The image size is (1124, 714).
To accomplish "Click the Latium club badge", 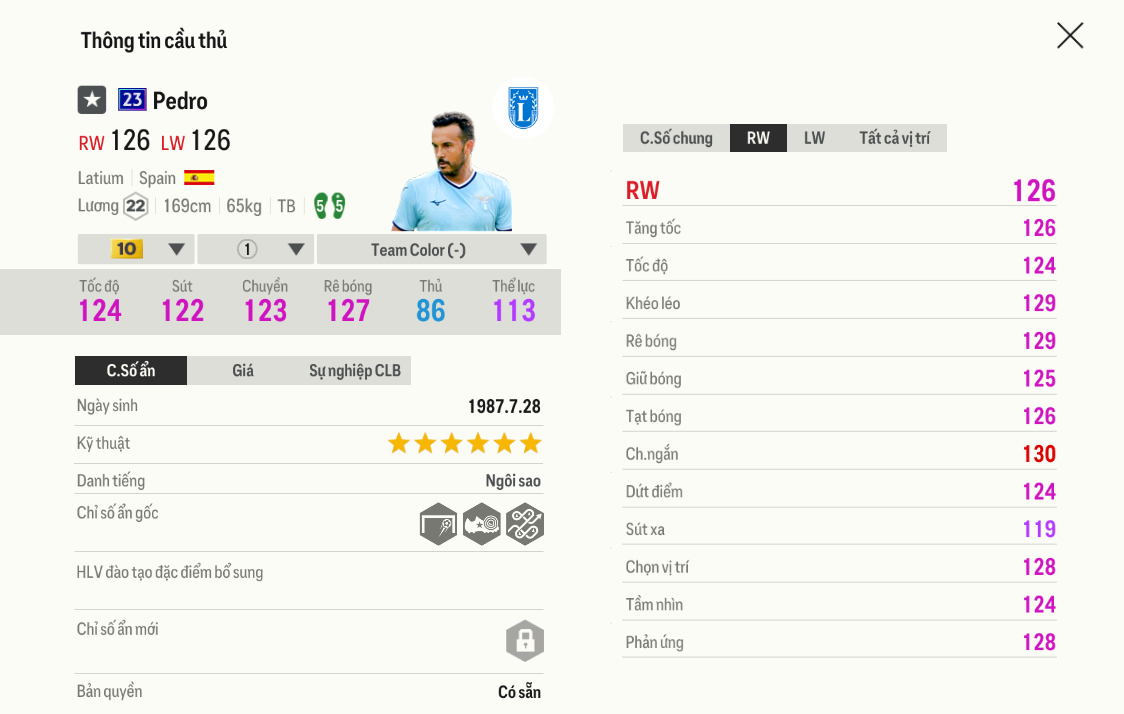I will tap(522, 108).
